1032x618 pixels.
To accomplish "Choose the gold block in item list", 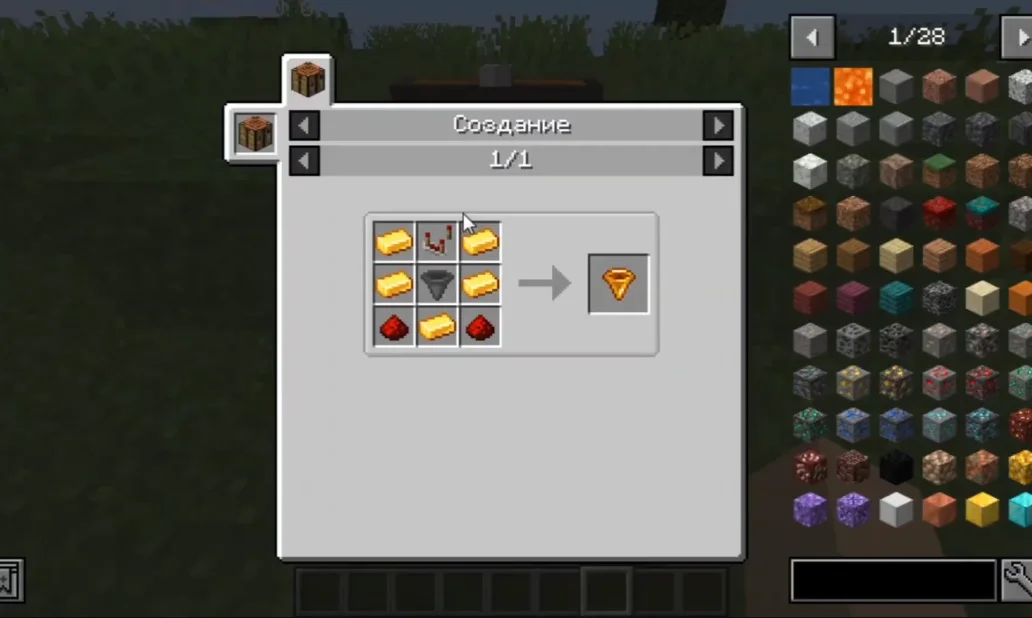I will [982, 508].
